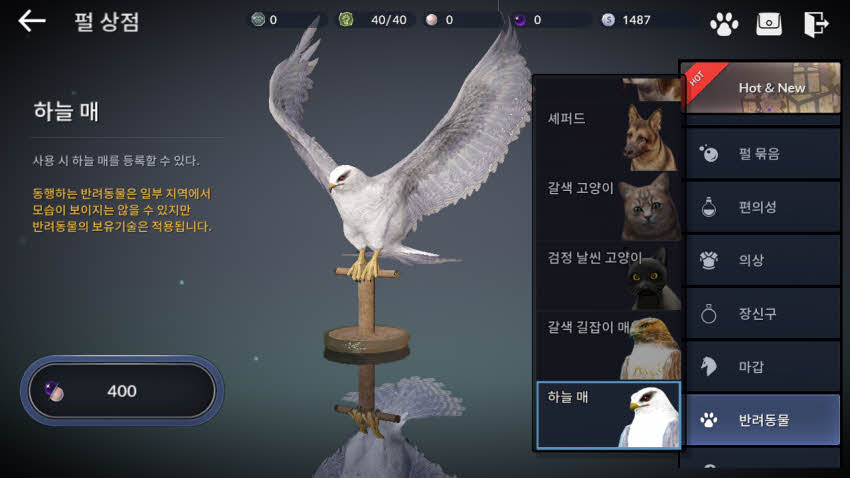
Task: Open the paw print pet menu icon
Action: pyautogui.click(x=723, y=23)
